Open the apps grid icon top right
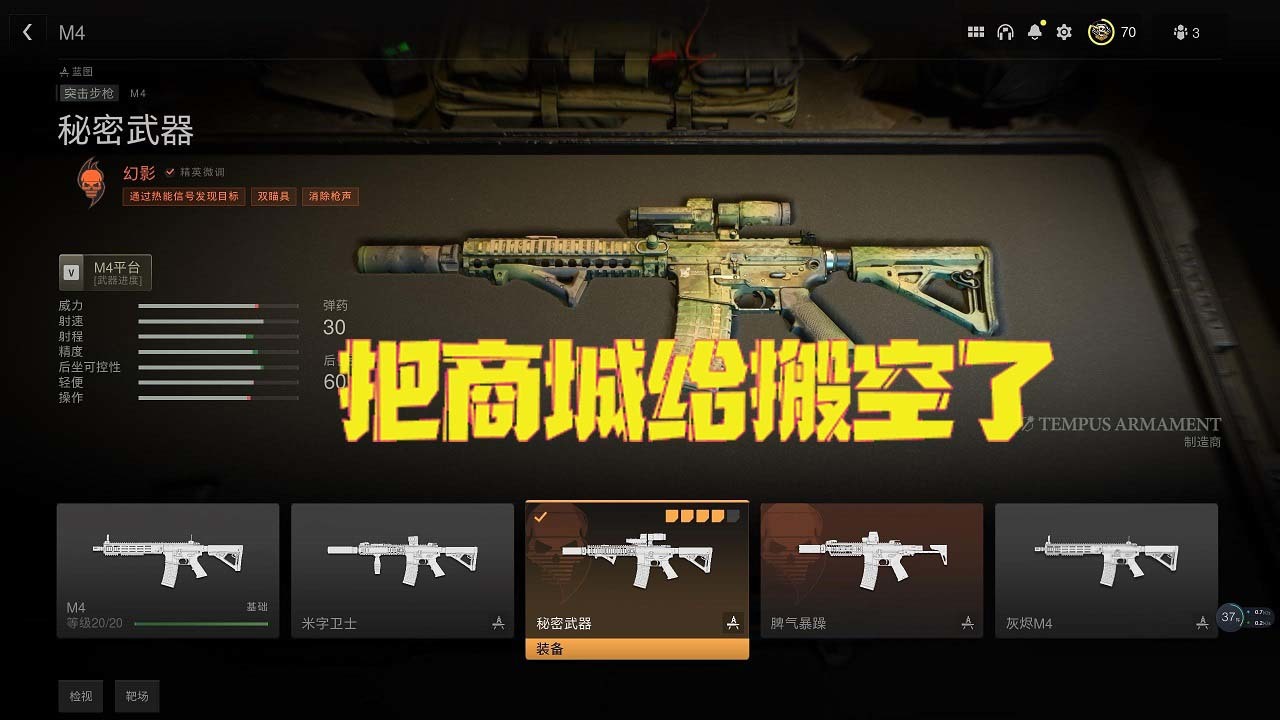Screen dimensions: 1280x720 click(976, 31)
